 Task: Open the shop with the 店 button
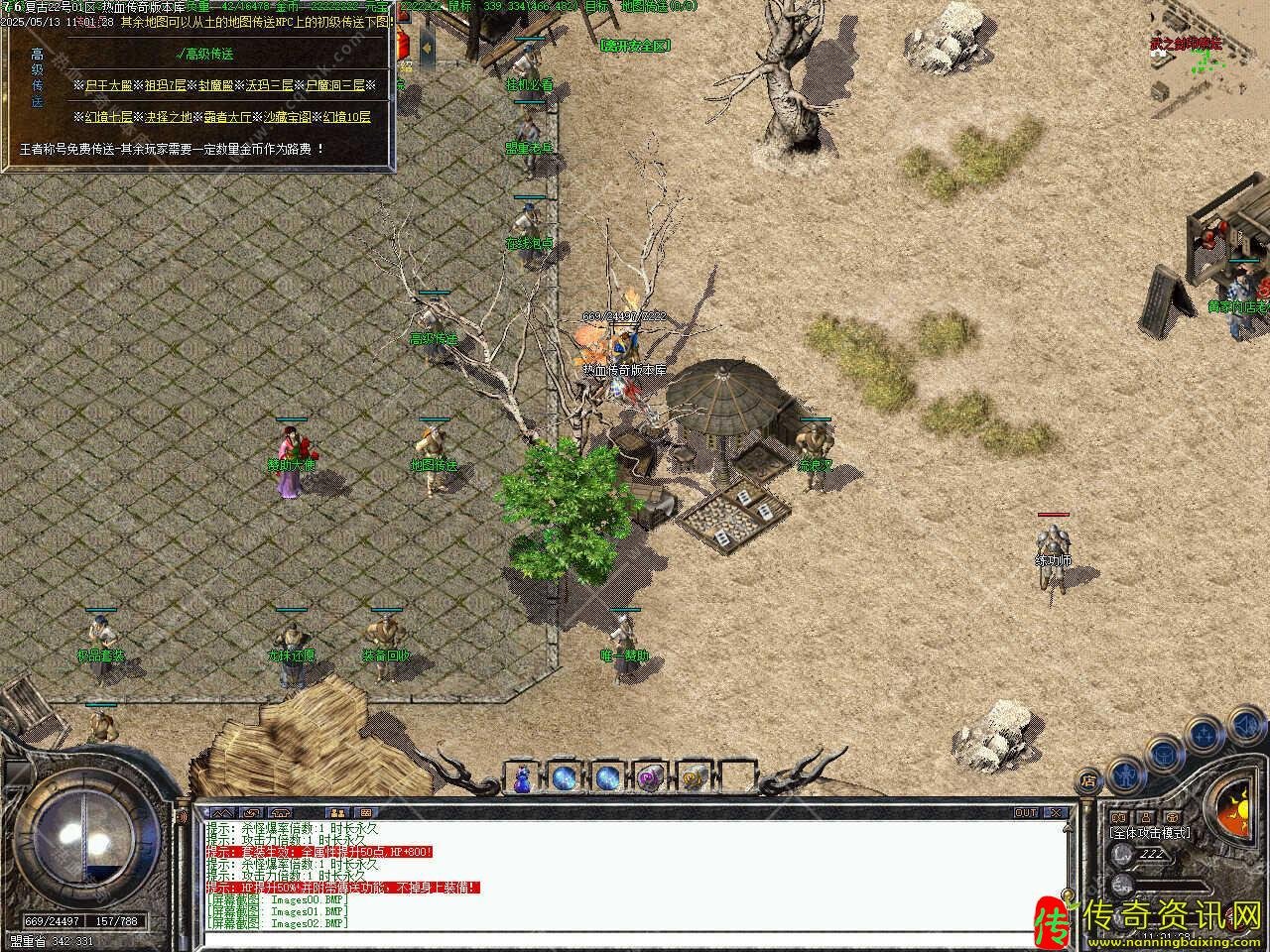click(x=1089, y=779)
